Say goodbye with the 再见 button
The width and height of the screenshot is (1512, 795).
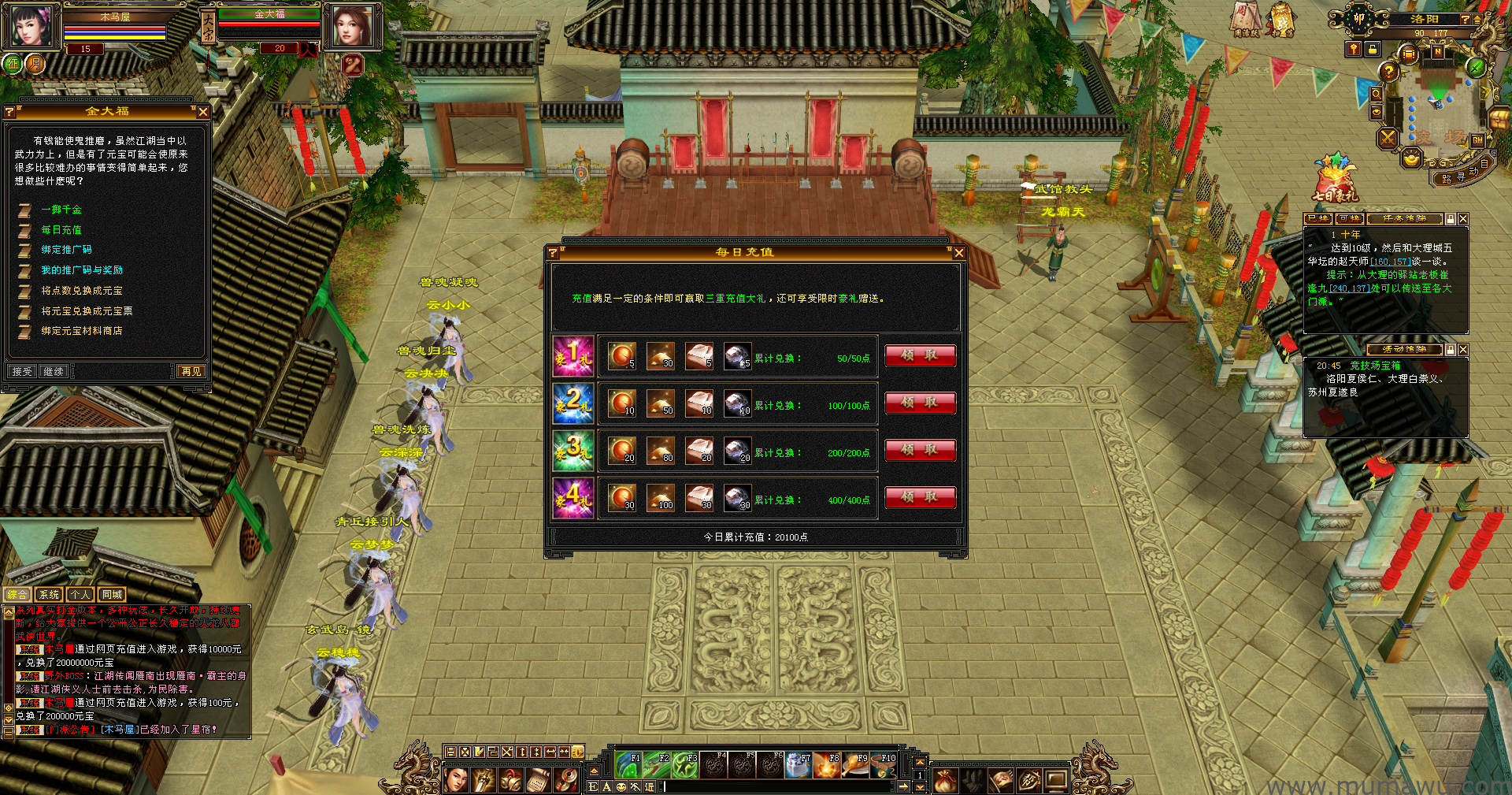pyautogui.click(x=191, y=371)
